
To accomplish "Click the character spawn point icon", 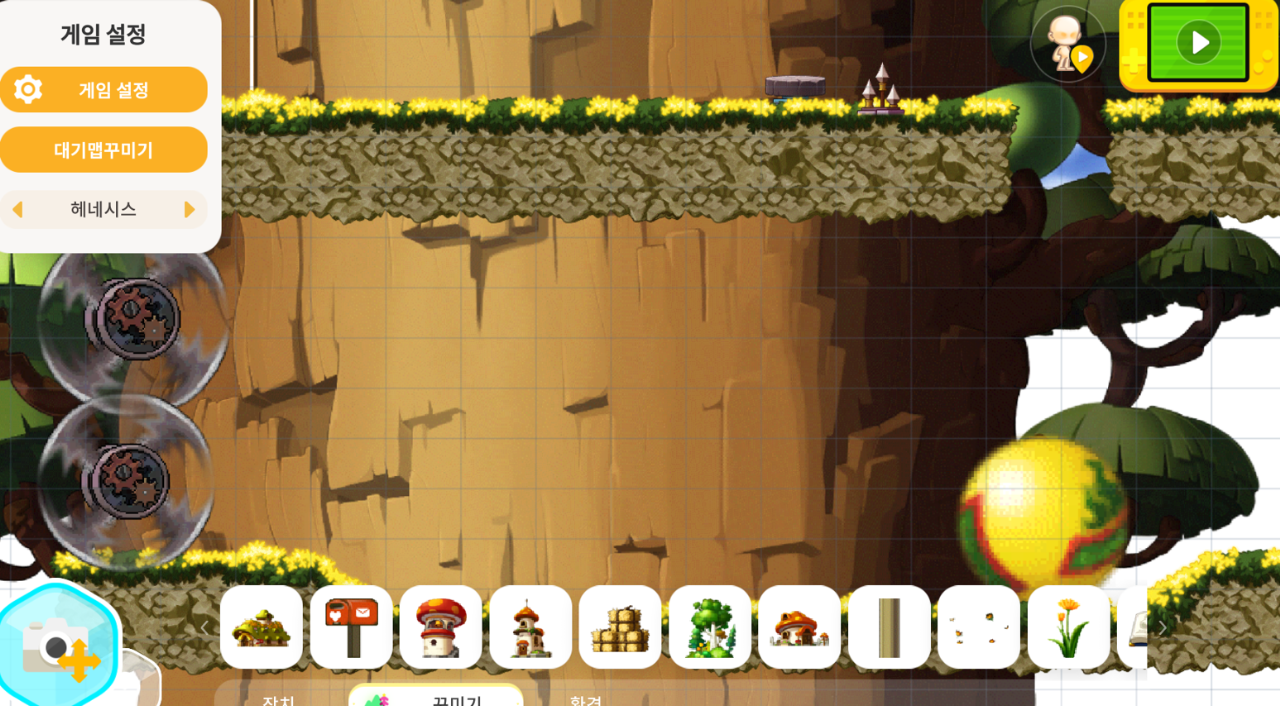I will (x=1067, y=46).
